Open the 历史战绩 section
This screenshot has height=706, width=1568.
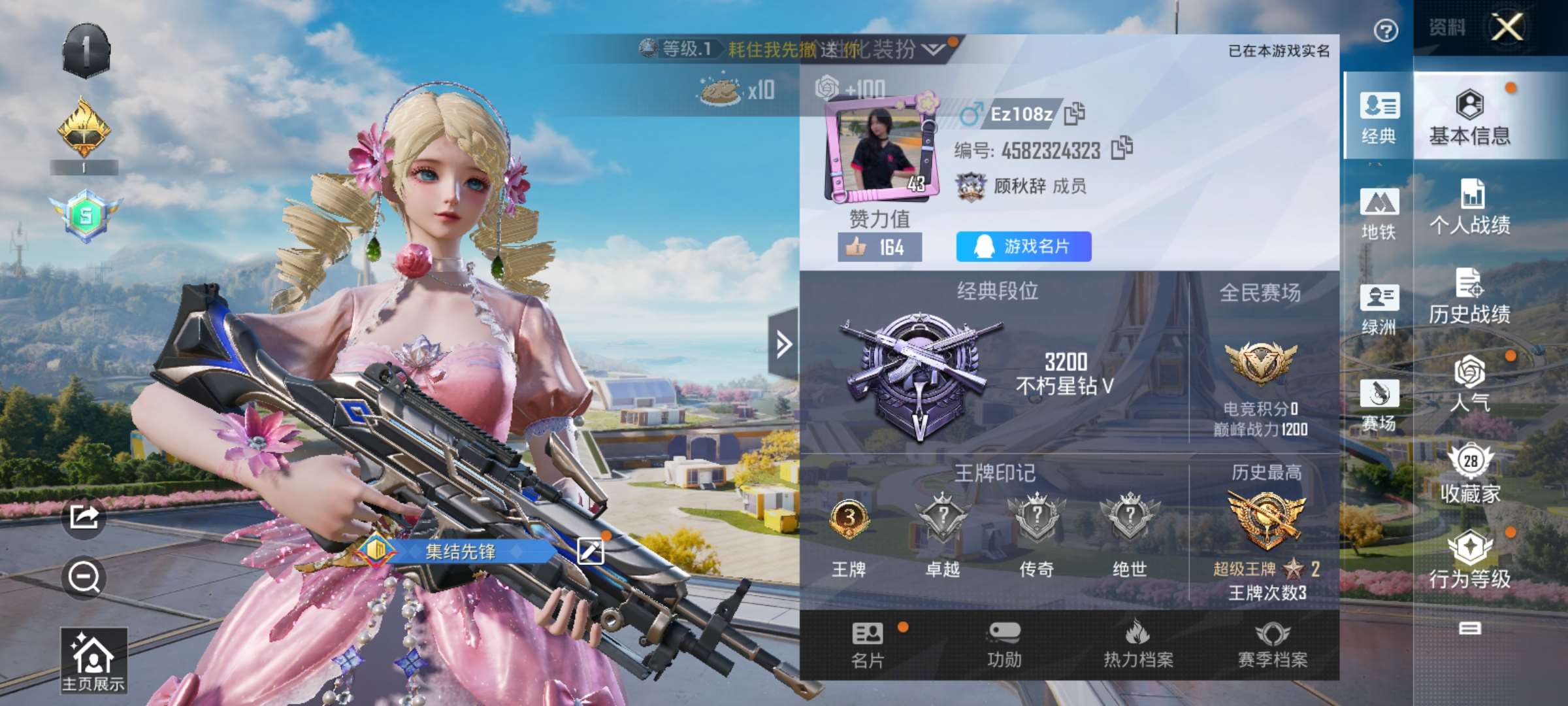[x=1470, y=297]
